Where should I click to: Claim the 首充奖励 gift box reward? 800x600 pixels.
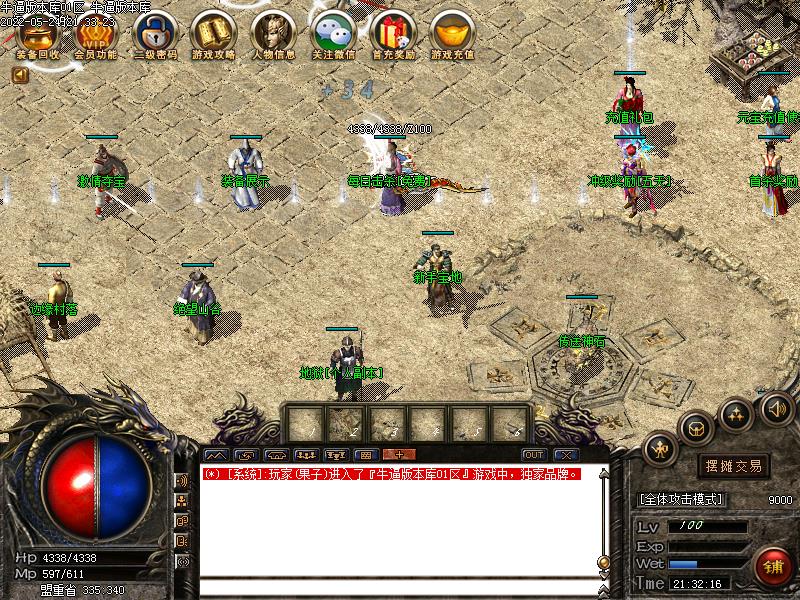(391, 35)
